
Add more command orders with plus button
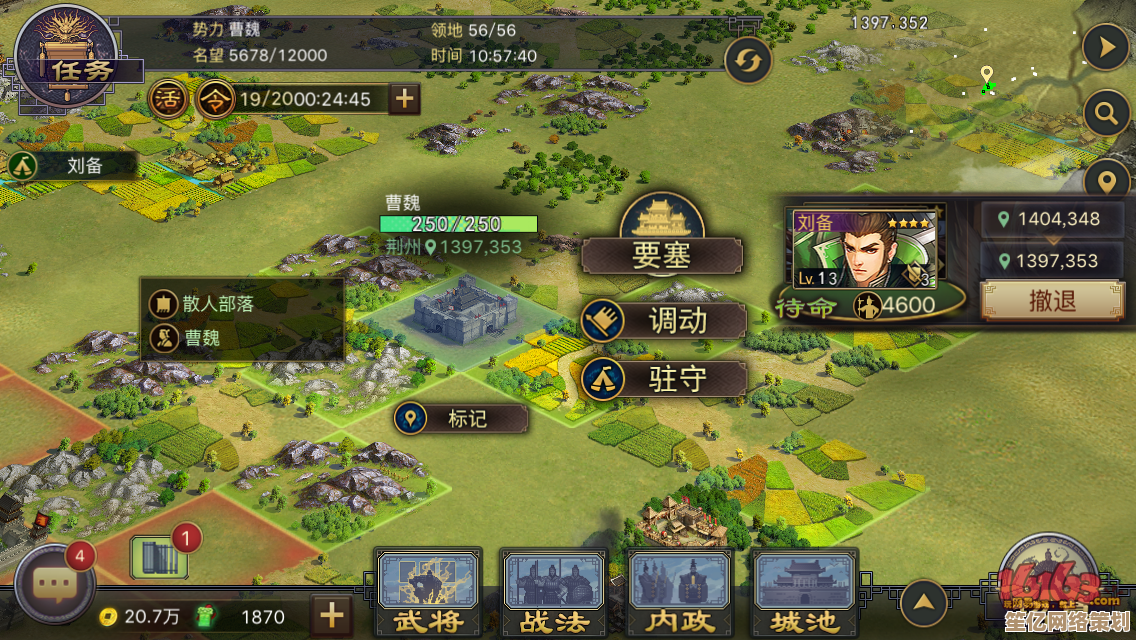[404, 99]
